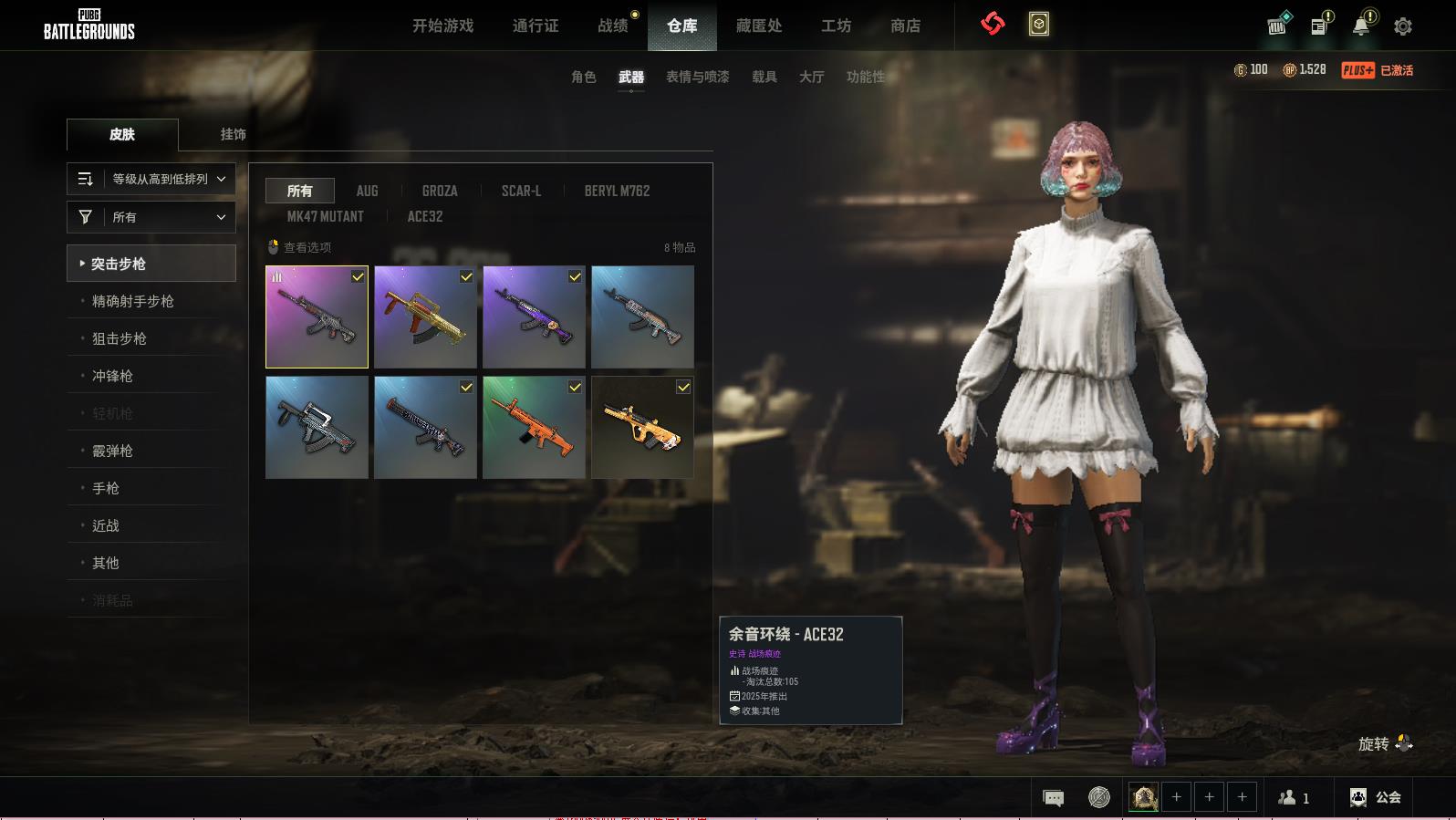This screenshot has width=1456, height=820.
Task: Filter skins by BERYL M762
Action: pyautogui.click(x=617, y=191)
